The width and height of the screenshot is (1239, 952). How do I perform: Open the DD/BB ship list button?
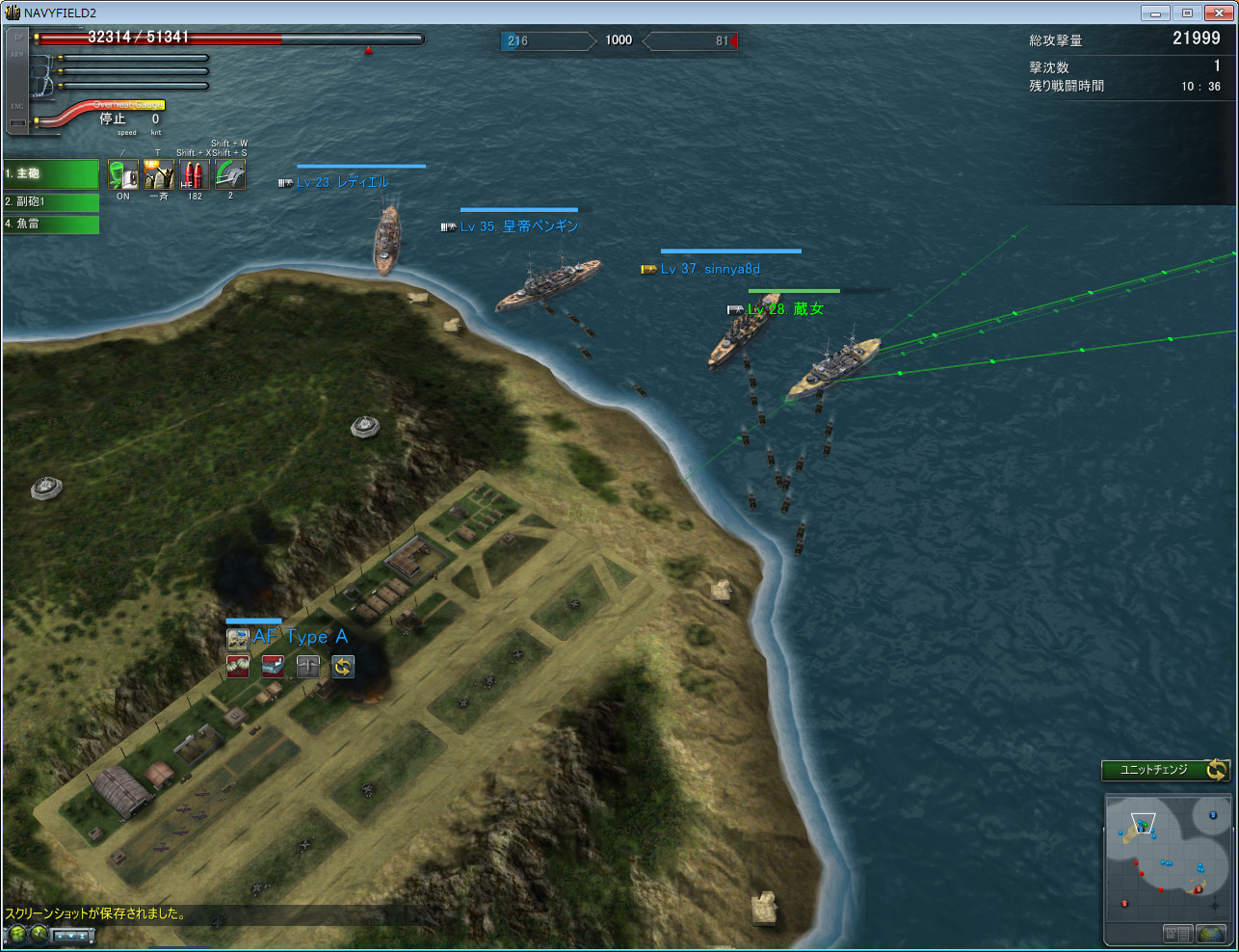[x=1177, y=933]
